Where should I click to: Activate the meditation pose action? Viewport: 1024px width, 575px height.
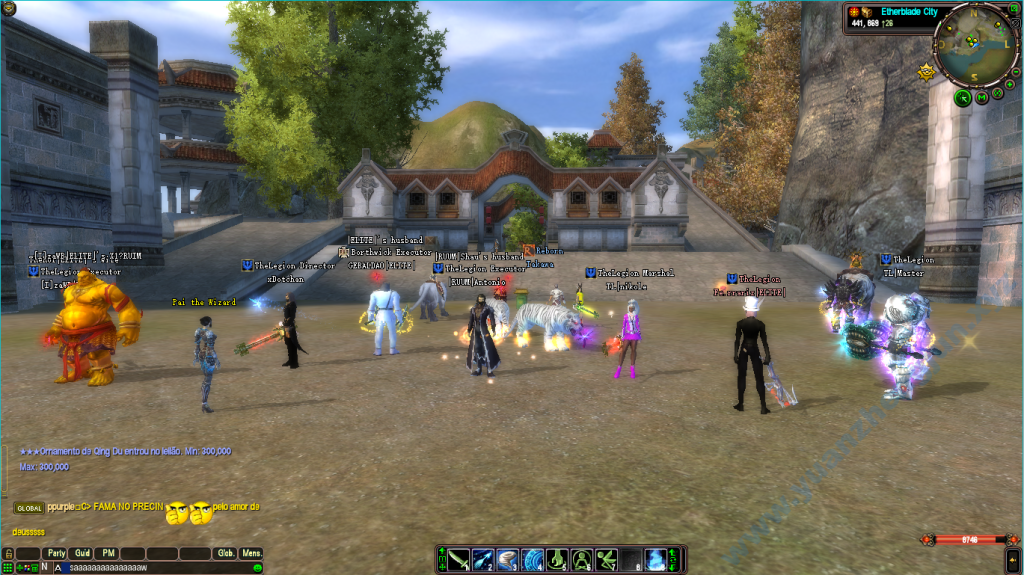click(x=581, y=559)
